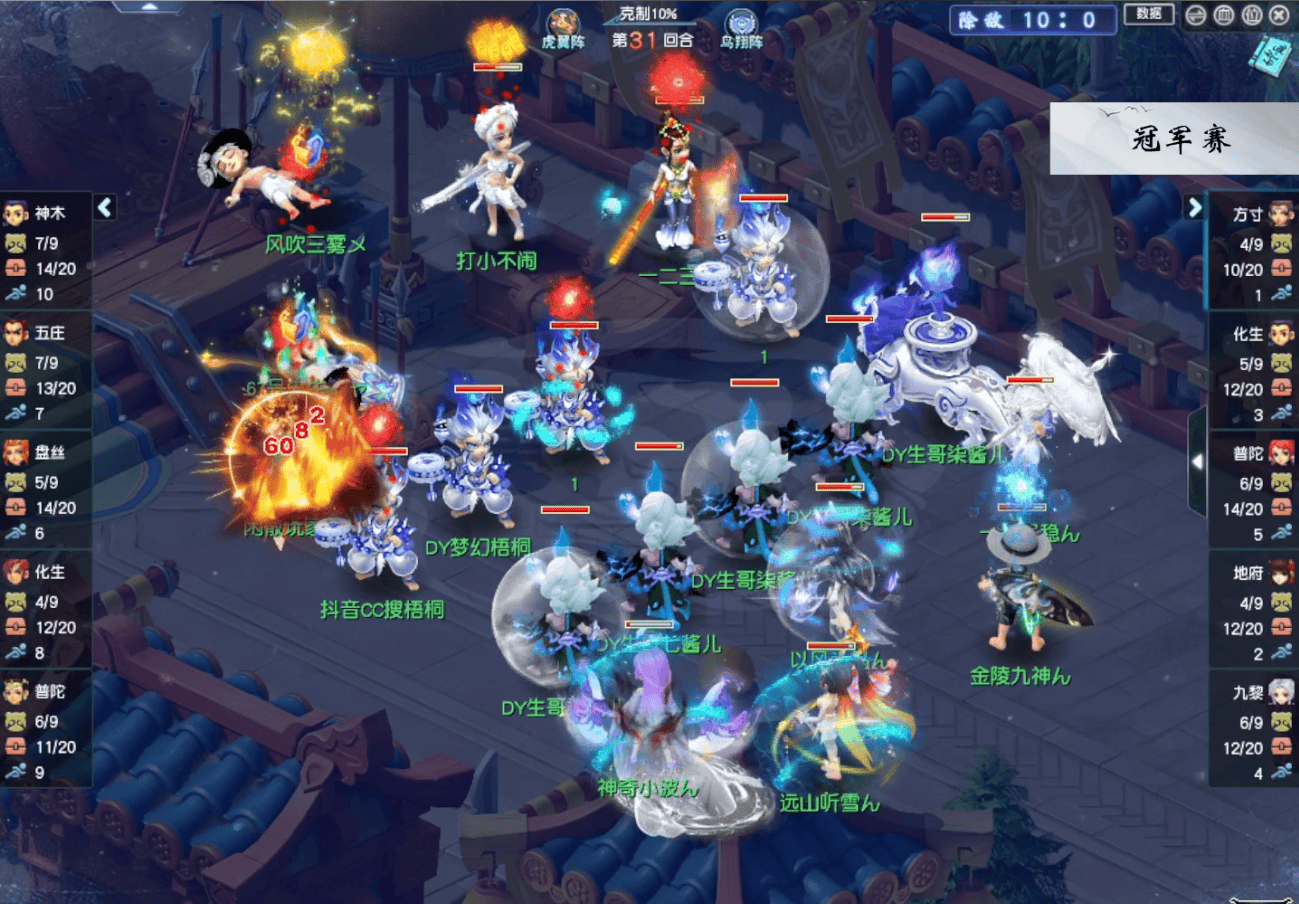Click the 虎翼阵 formation icon
The width and height of the screenshot is (1299, 904).
click(562, 28)
